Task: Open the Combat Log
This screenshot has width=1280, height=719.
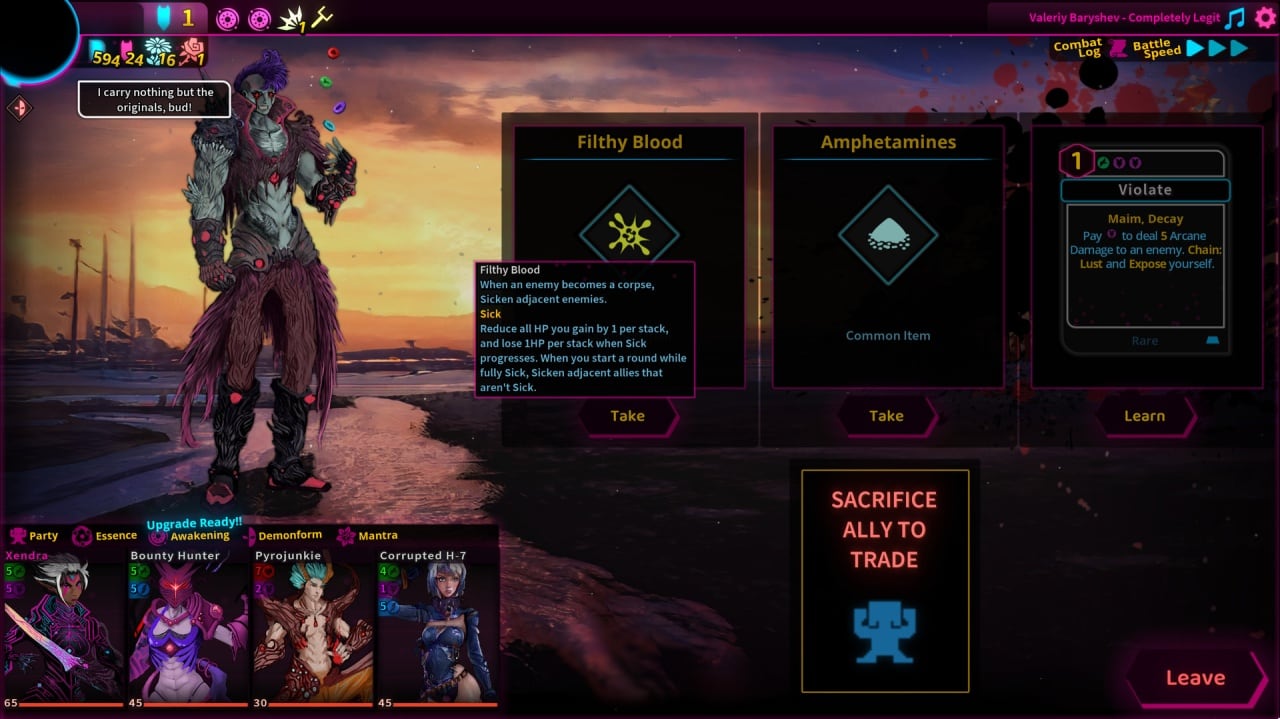Action: pos(1078,48)
